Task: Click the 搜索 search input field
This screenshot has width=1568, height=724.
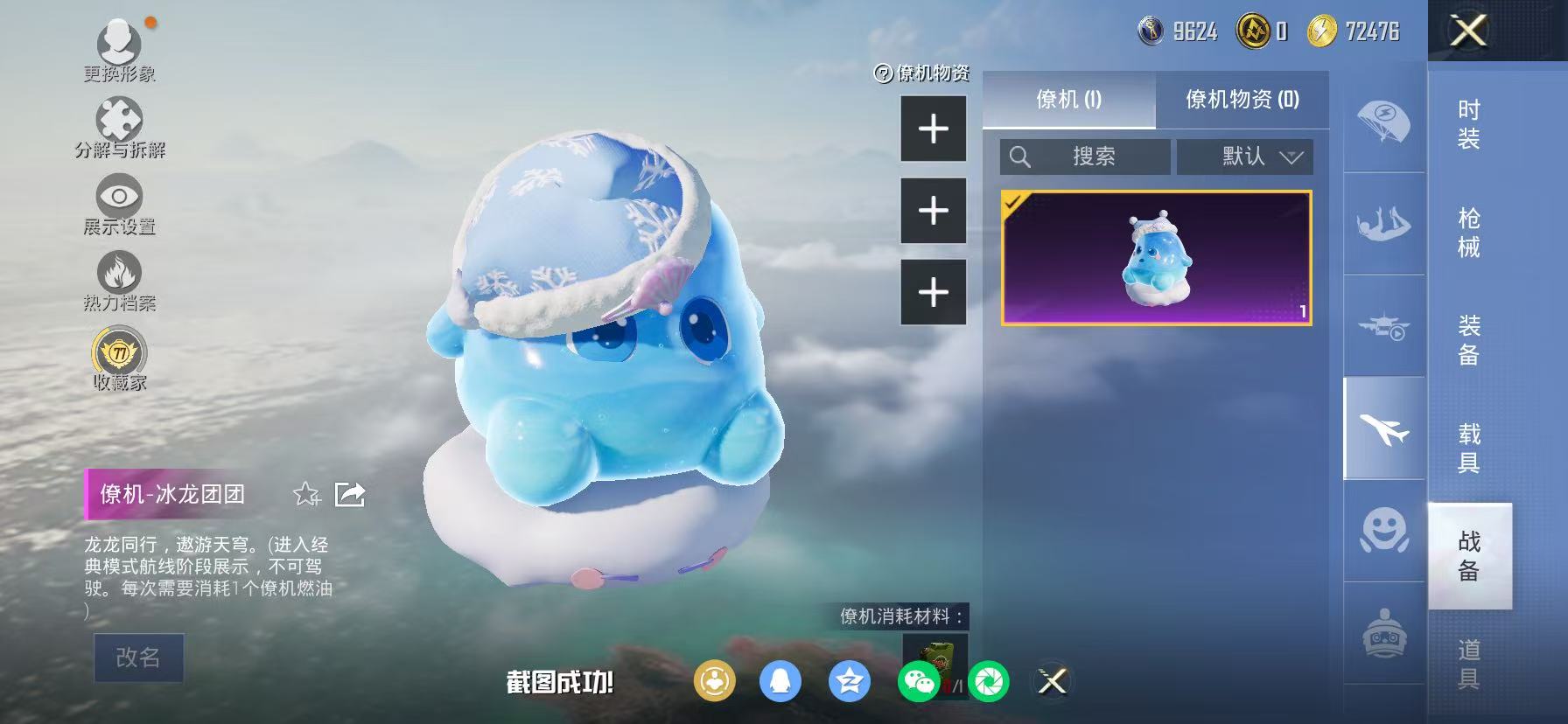Action: [1085, 157]
